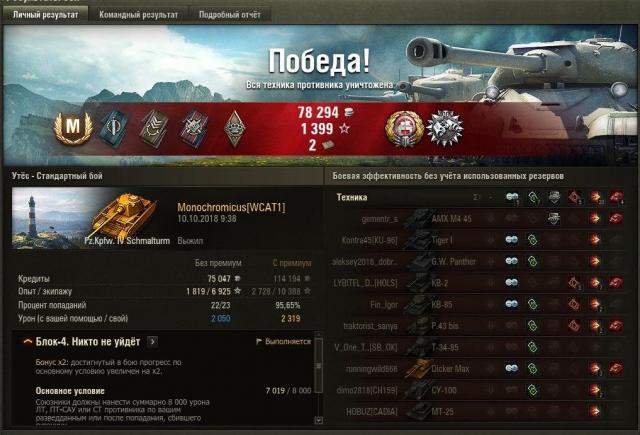This screenshot has height=435, width=640.
Task: Click the Техника column header
Action: click(353, 197)
